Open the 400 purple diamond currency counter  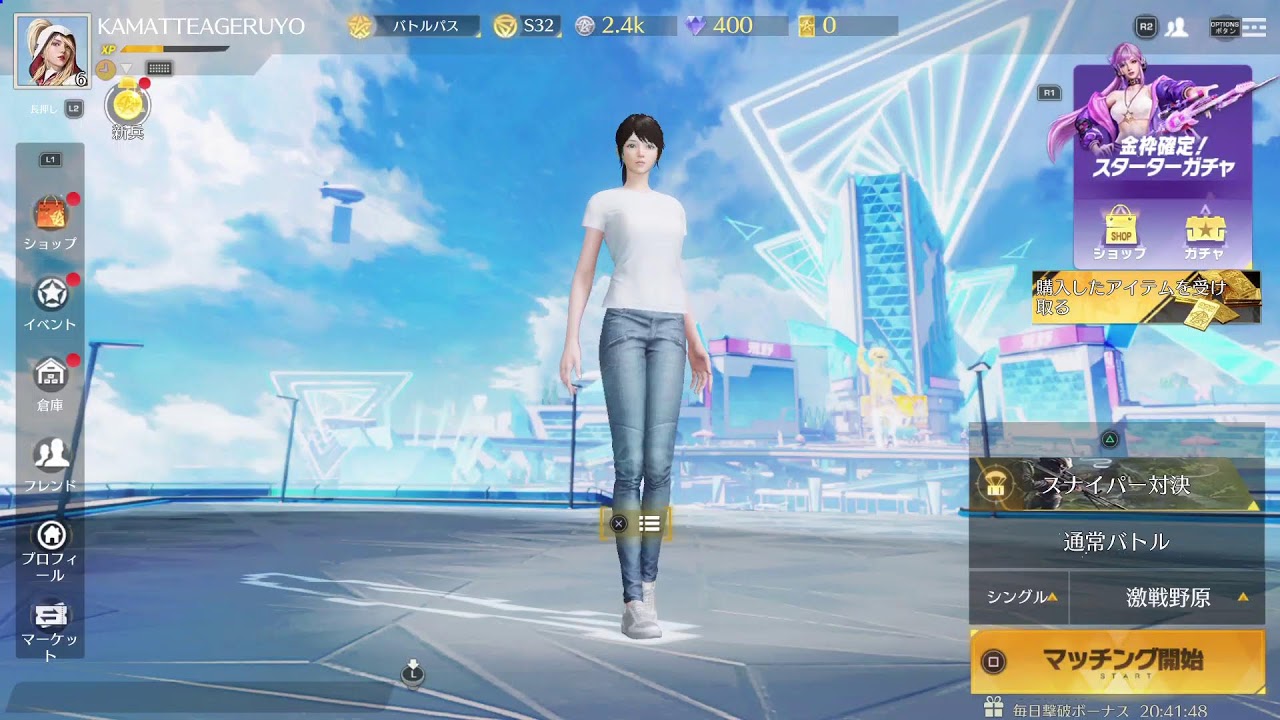pos(720,26)
